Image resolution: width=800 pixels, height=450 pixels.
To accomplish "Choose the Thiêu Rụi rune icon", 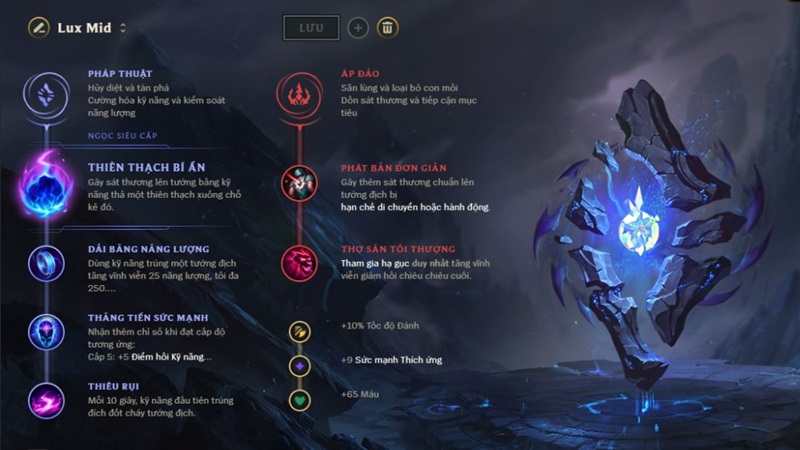I will click(47, 400).
